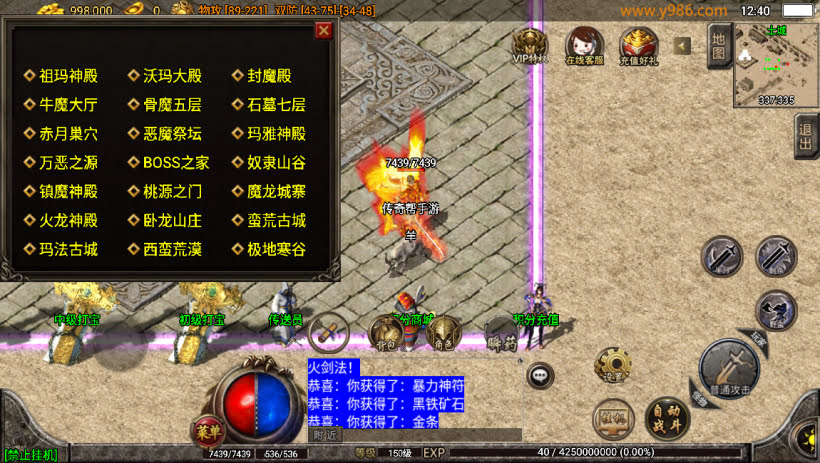This screenshot has height=463, width=820.
Task: Open the 地图 map button
Action: (x=718, y=47)
